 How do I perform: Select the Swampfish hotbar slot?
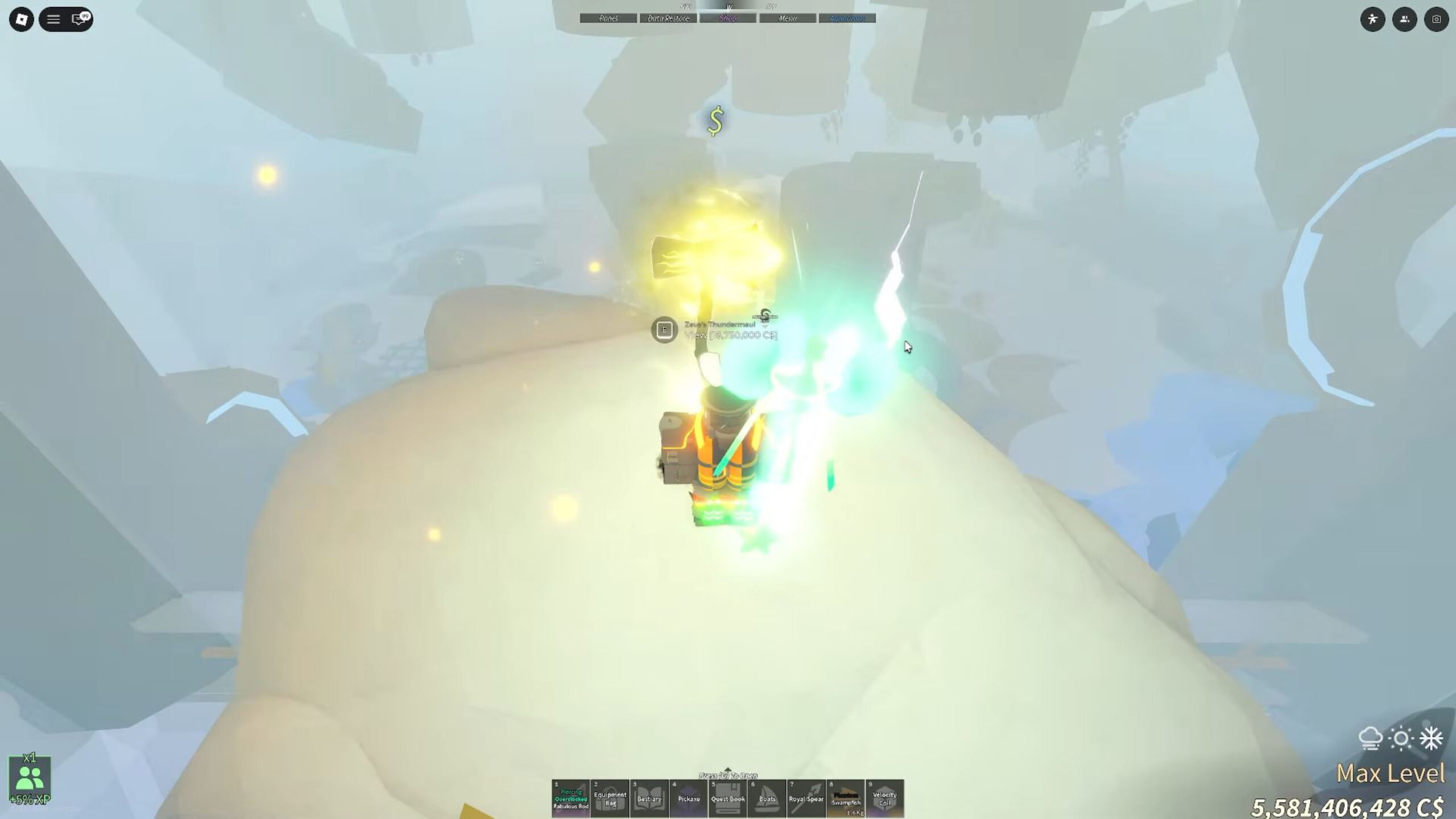click(x=846, y=798)
